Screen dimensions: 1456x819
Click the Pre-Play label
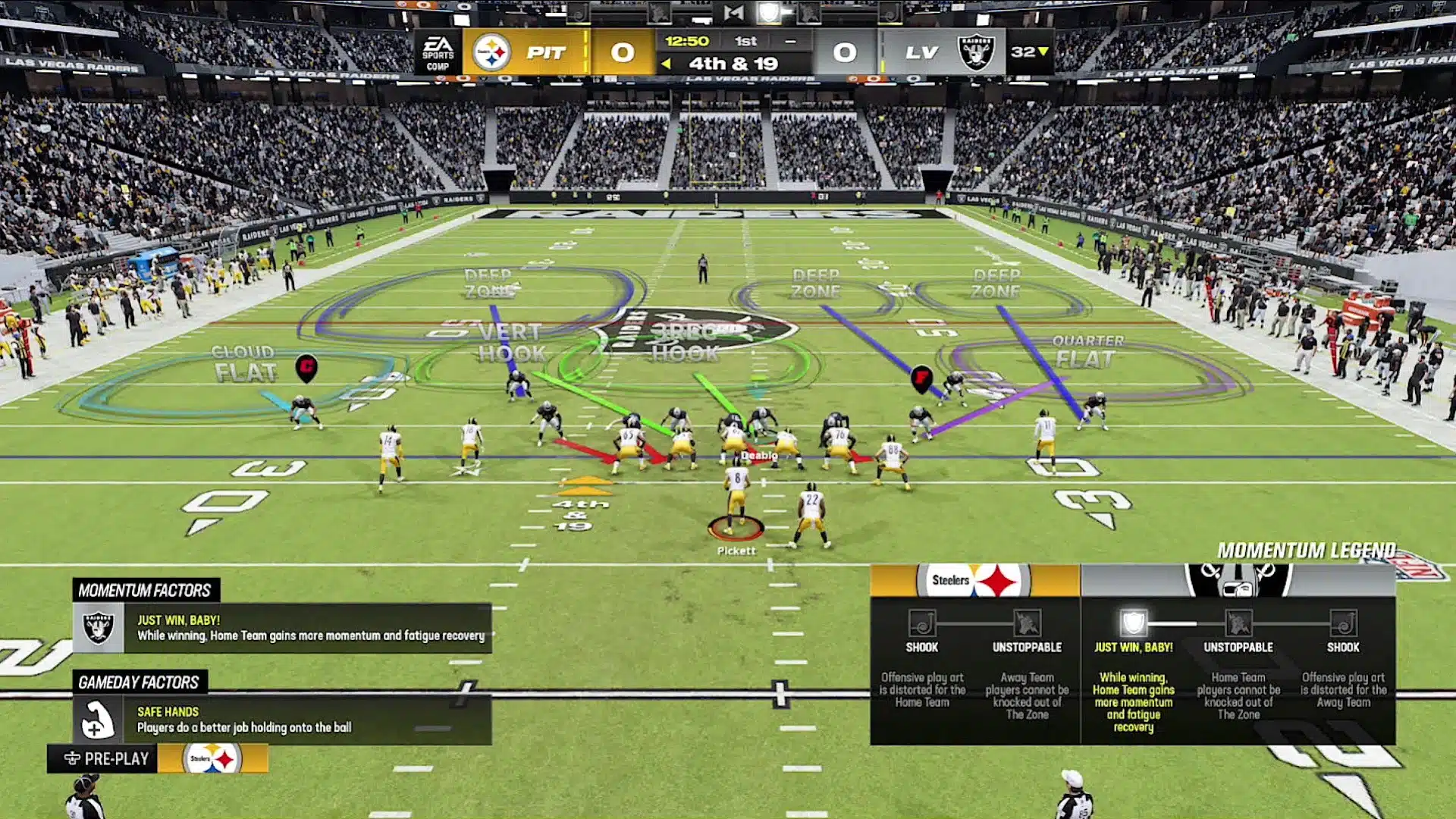[106, 758]
